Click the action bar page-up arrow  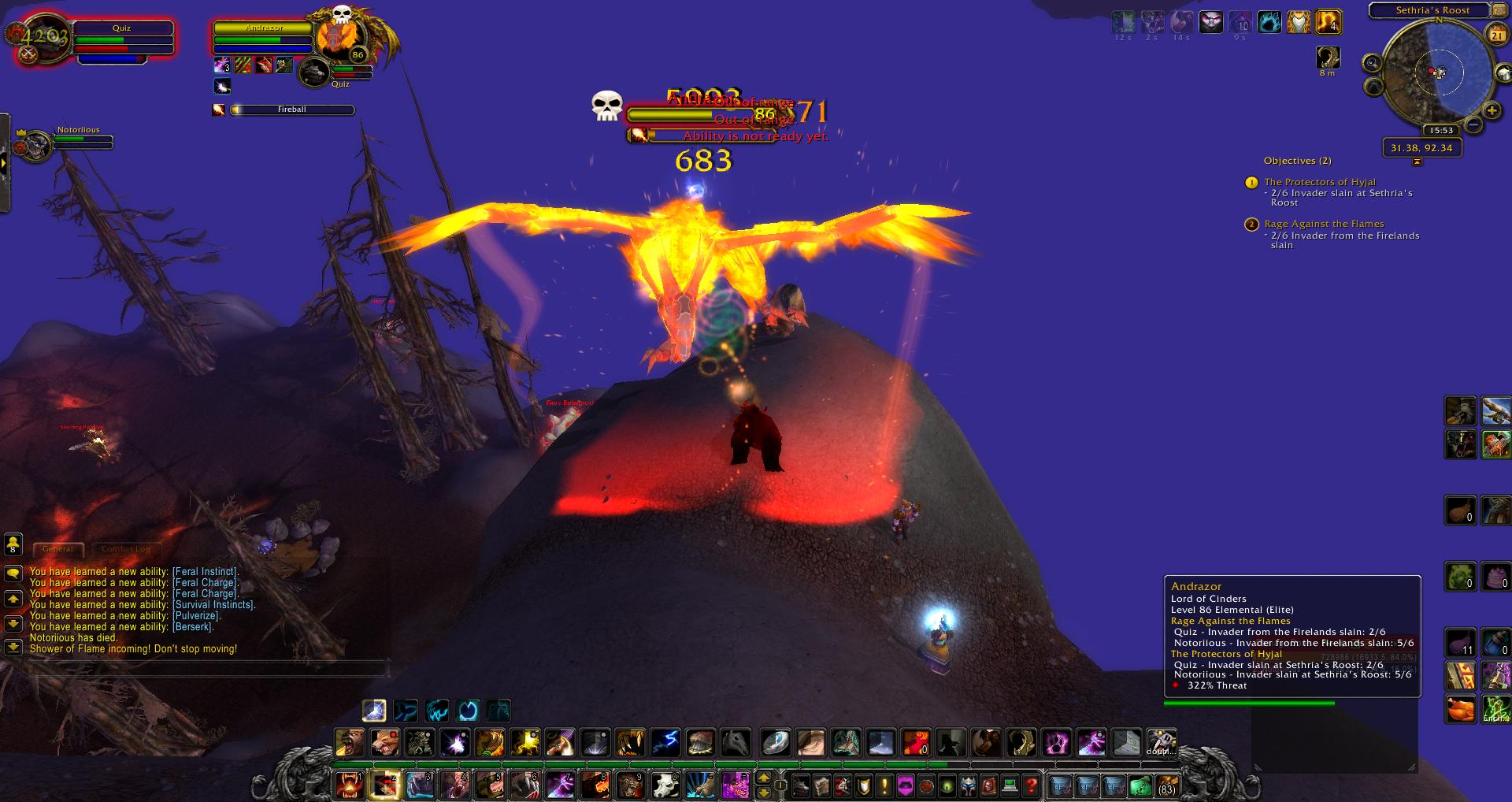763,778
